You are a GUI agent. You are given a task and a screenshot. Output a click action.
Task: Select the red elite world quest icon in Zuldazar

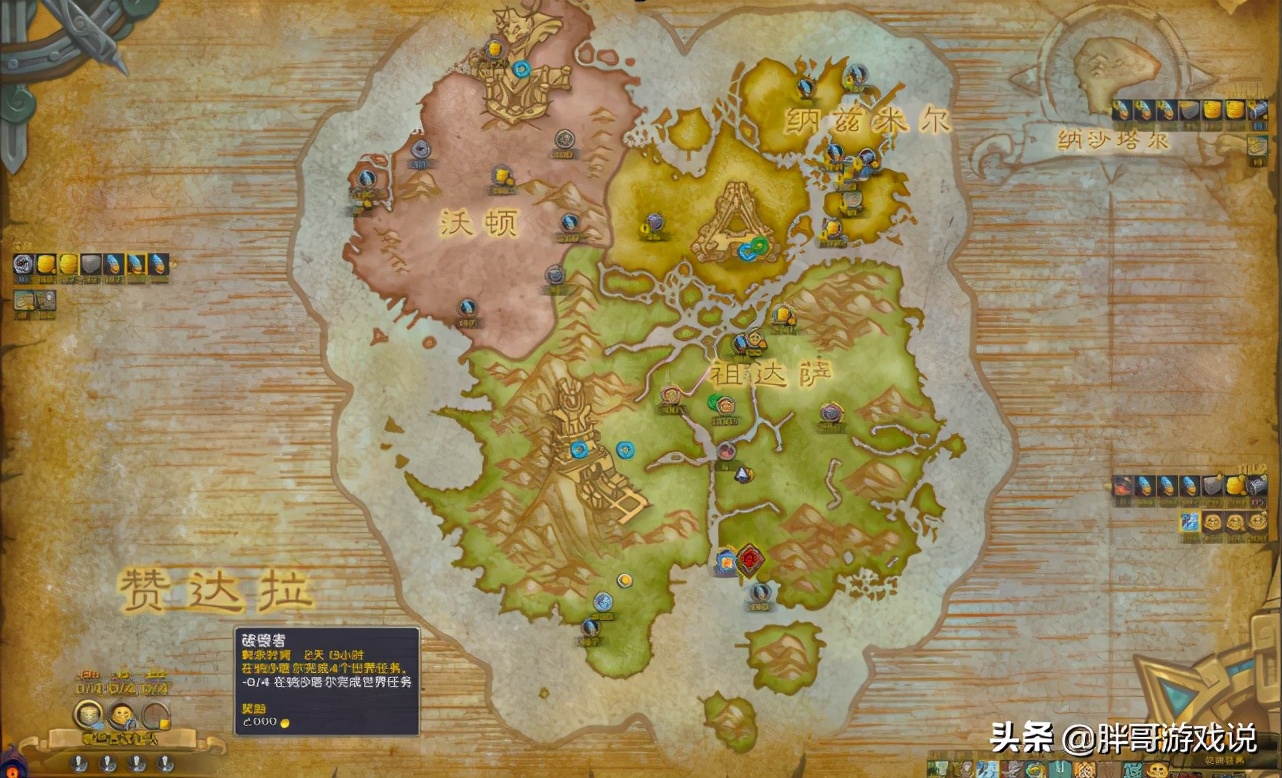[x=750, y=562]
